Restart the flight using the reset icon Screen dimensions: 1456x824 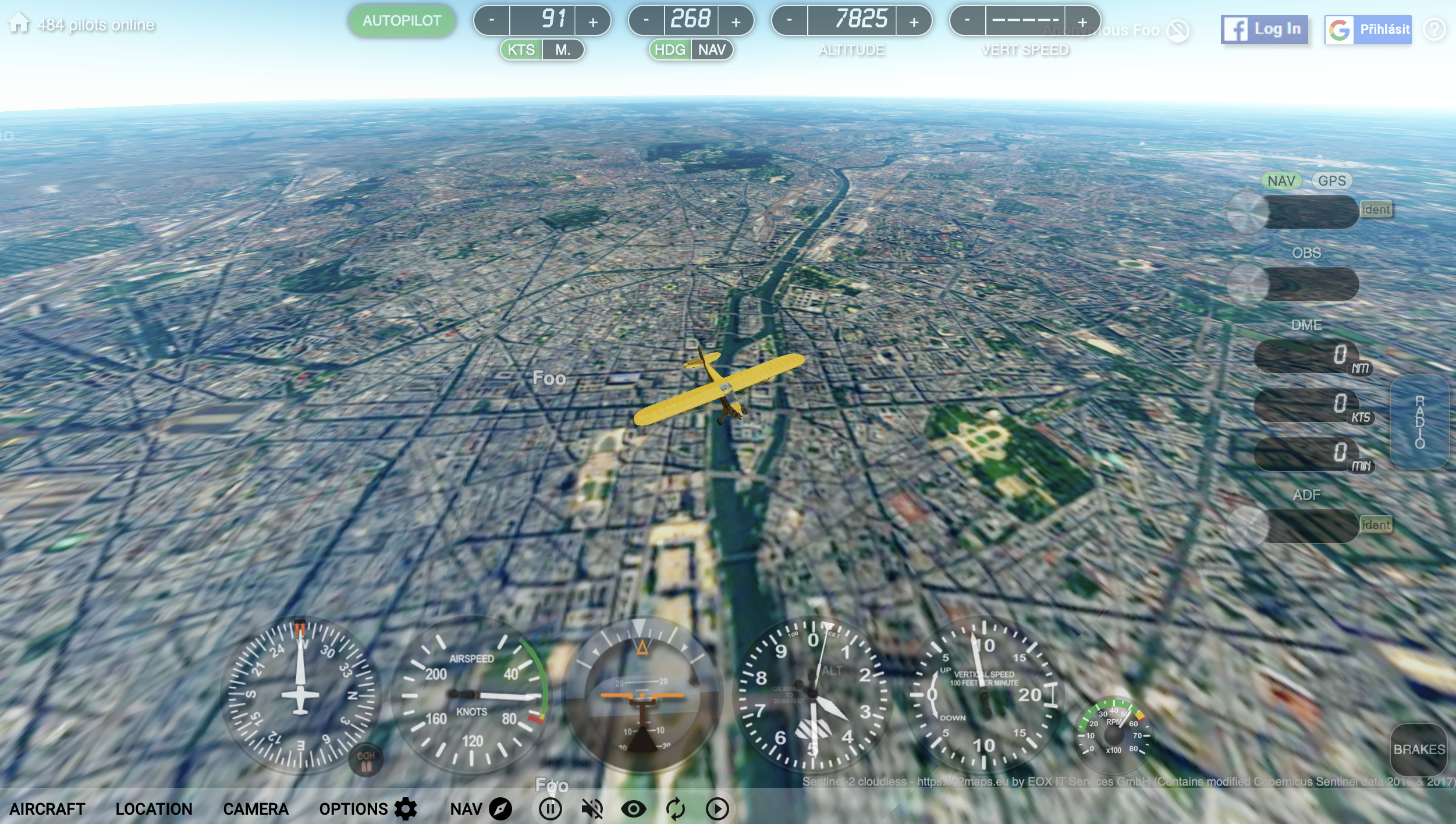[676, 808]
